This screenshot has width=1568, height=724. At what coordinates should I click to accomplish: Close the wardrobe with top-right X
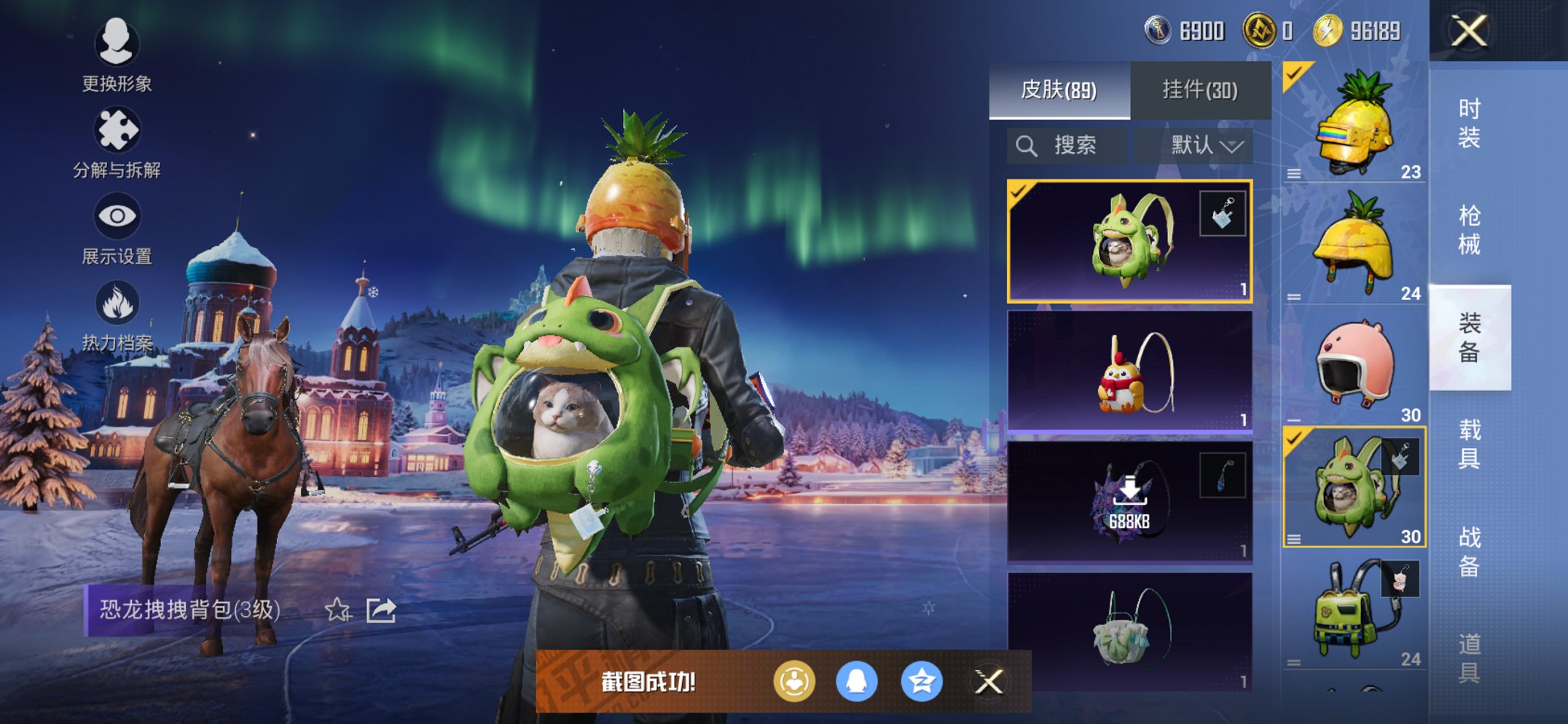[x=1468, y=31]
